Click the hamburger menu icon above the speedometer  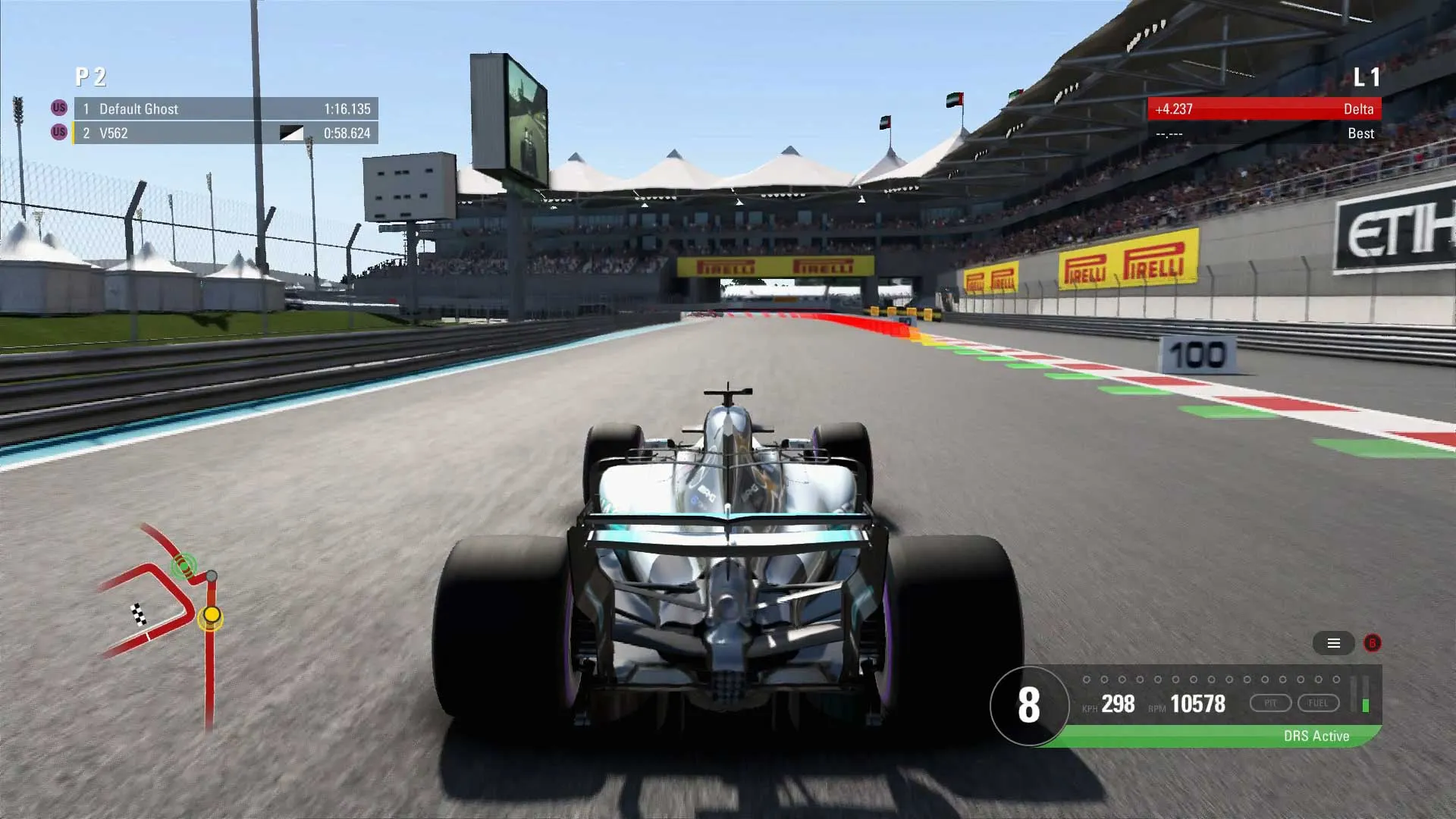[x=1334, y=643]
